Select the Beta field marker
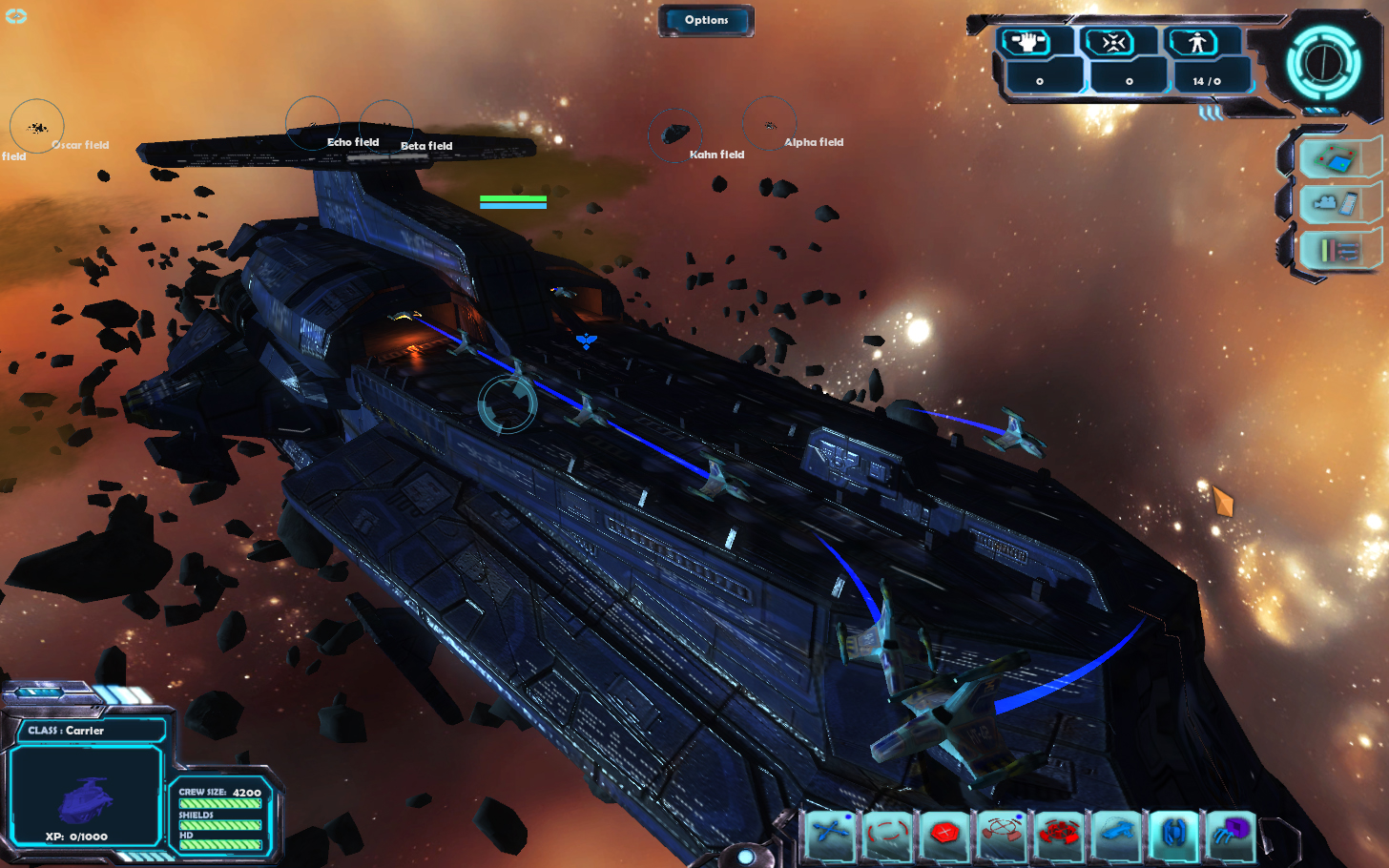 386,127
